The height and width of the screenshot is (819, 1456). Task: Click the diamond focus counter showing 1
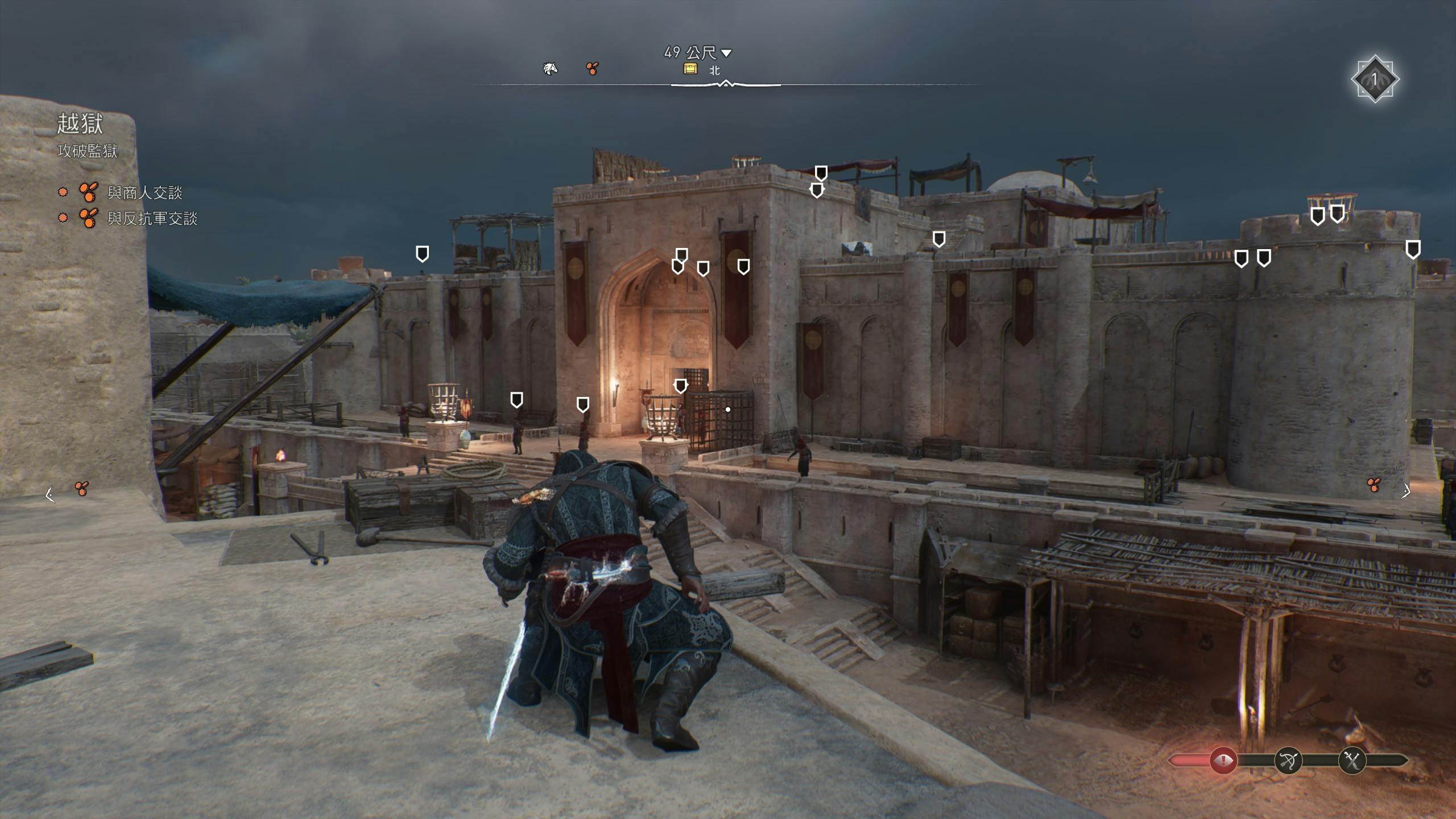(x=1375, y=79)
